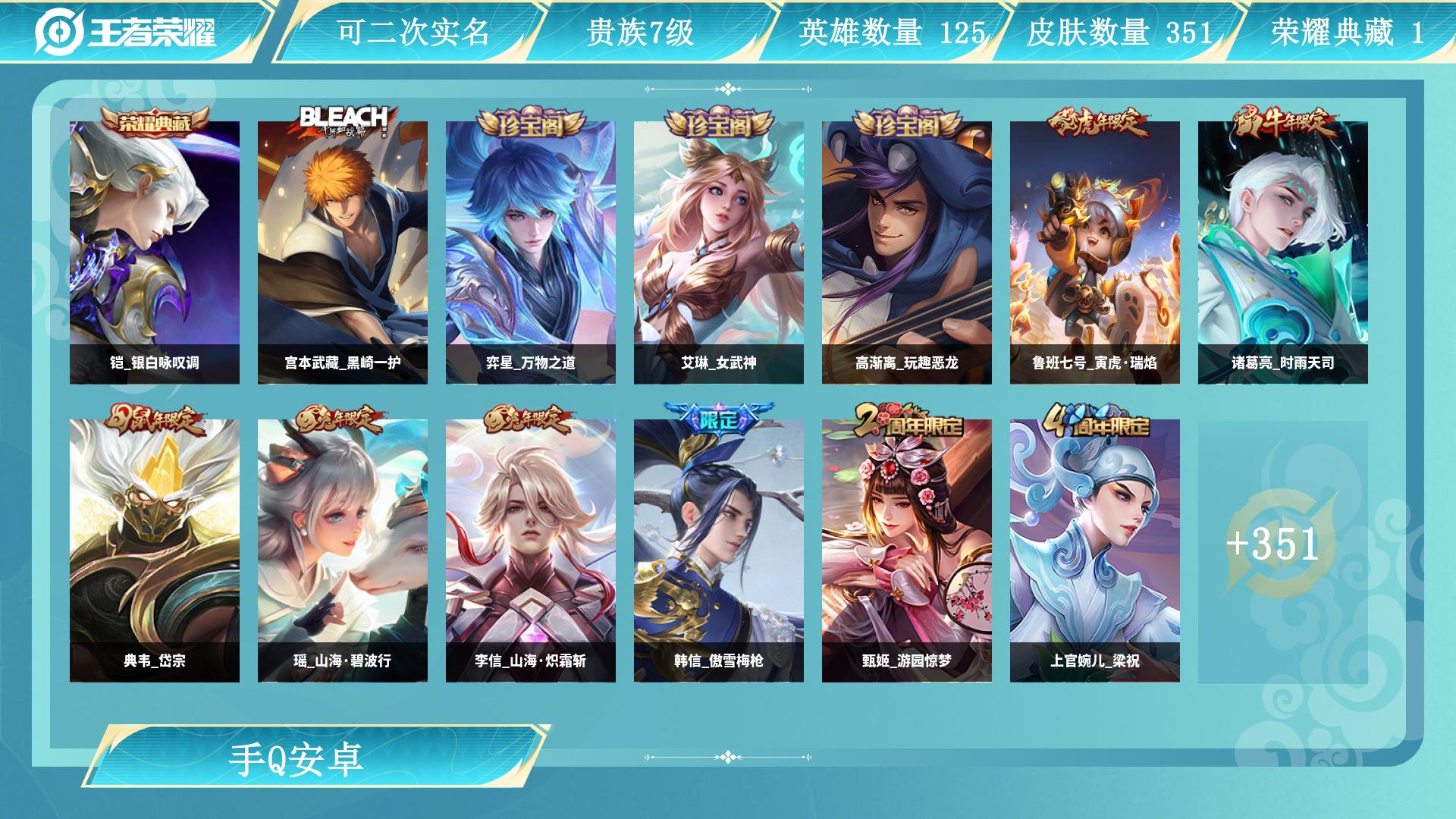This screenshot has width=1456, height=819.
Task: View the 甄姬_游园惊梦 skin card
Action: click(x=907, y=551)
